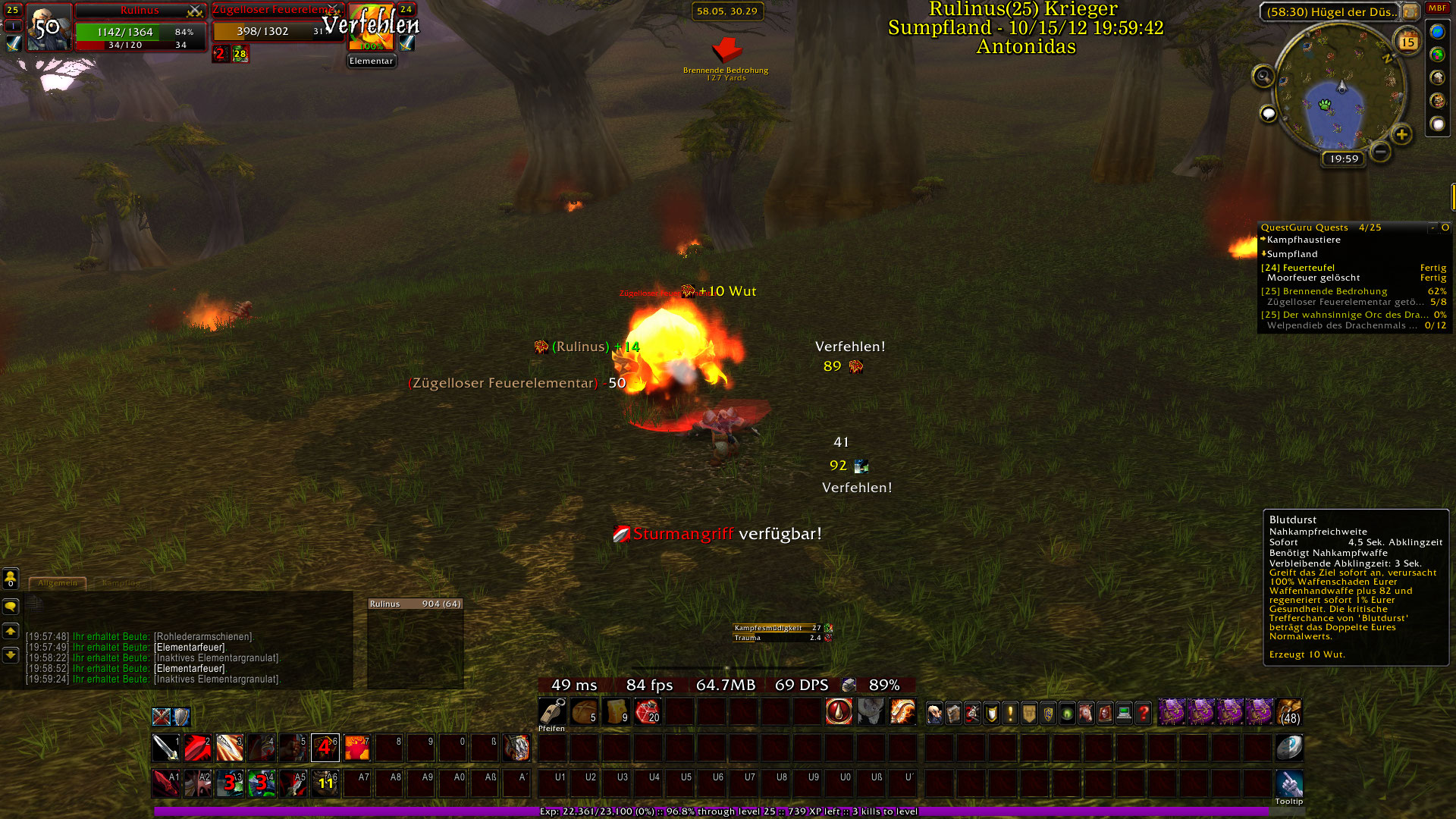The image size is (1456, 819).
Task: Open the yellow exclamation quest log button
Action: 1010,713
